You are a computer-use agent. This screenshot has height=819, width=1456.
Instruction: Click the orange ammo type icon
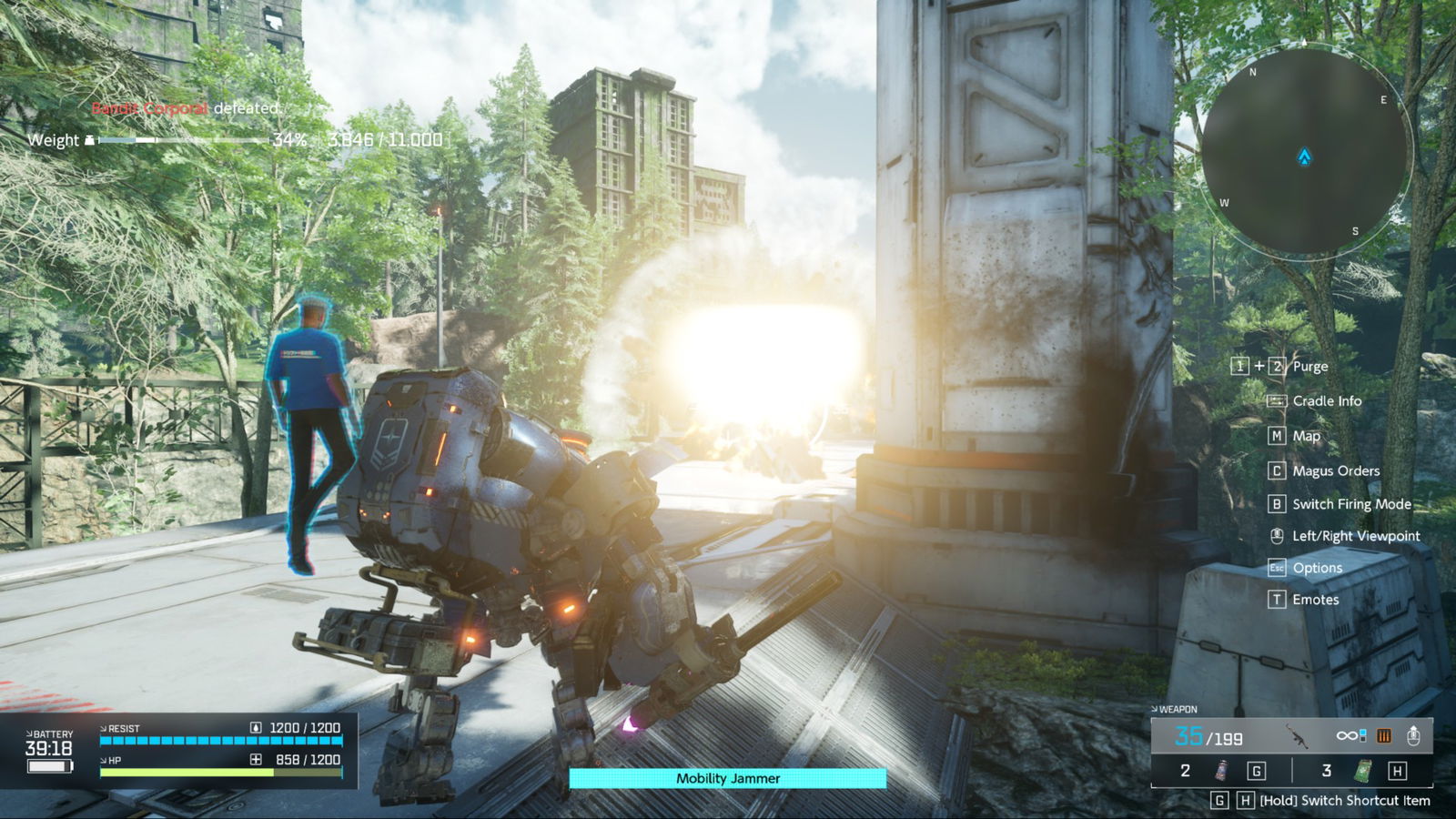click(1383, 735)
